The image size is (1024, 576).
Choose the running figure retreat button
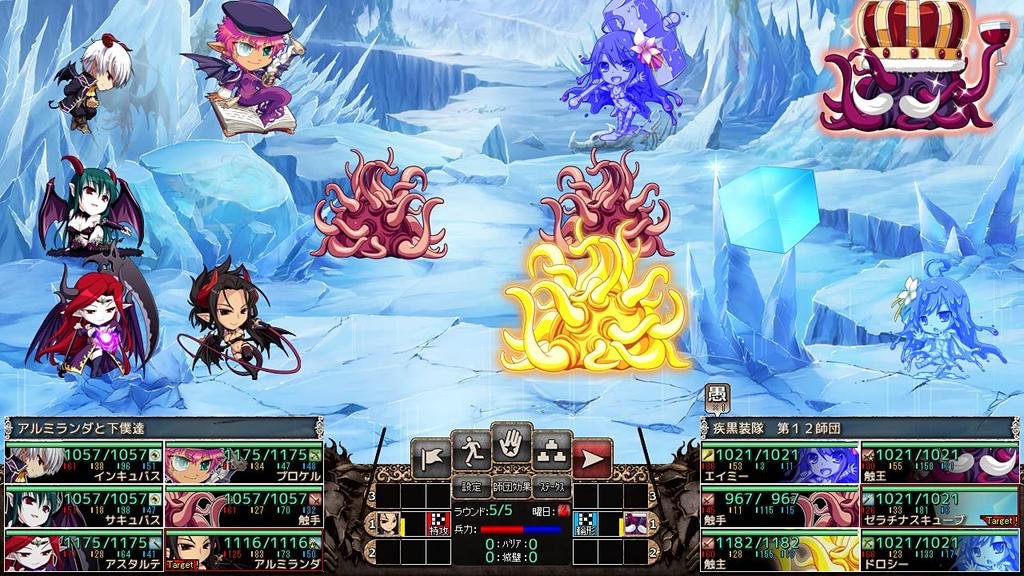(470, 452)
